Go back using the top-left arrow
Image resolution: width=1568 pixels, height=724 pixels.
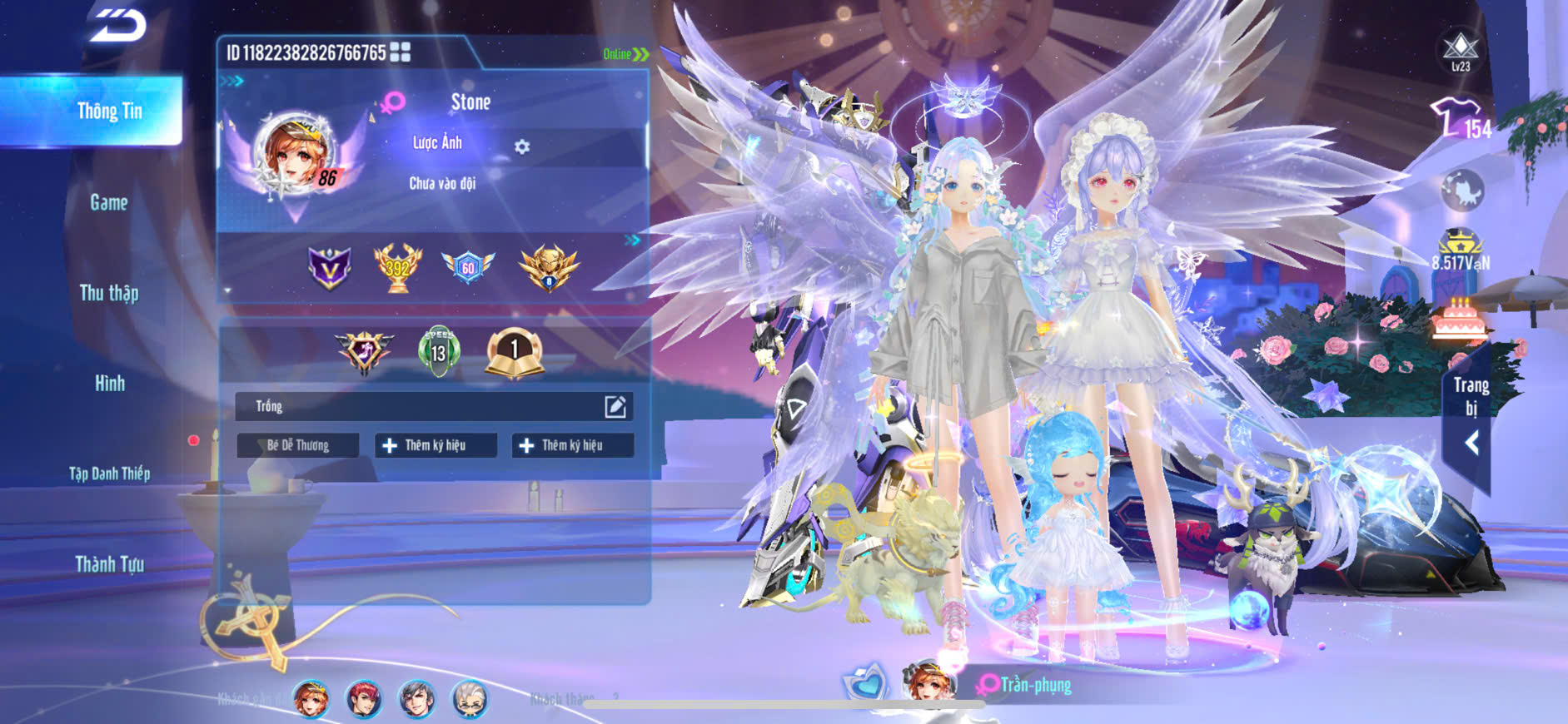[x=117, y=25]
